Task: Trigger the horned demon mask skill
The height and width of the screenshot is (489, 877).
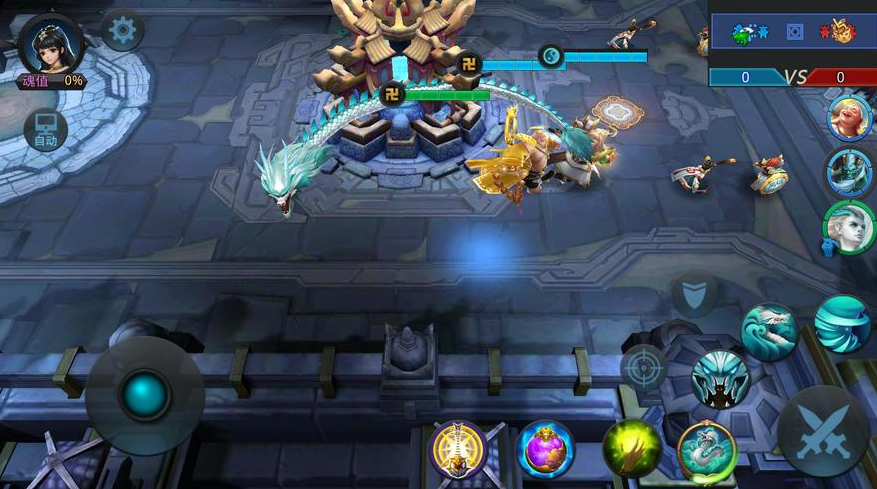Action: [x=720, y=379]
